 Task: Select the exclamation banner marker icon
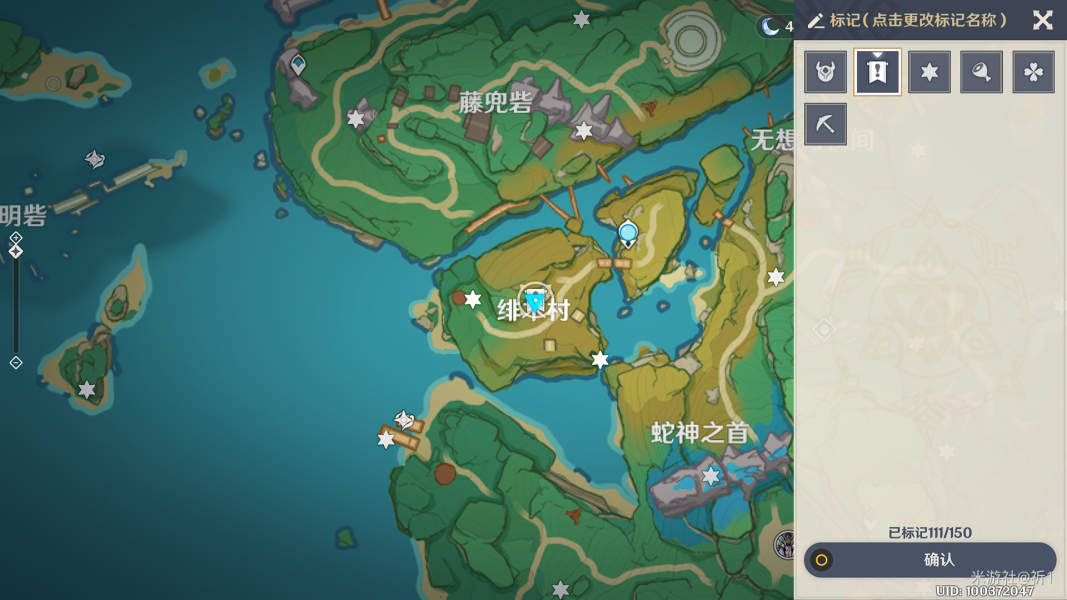coord(877,72)
